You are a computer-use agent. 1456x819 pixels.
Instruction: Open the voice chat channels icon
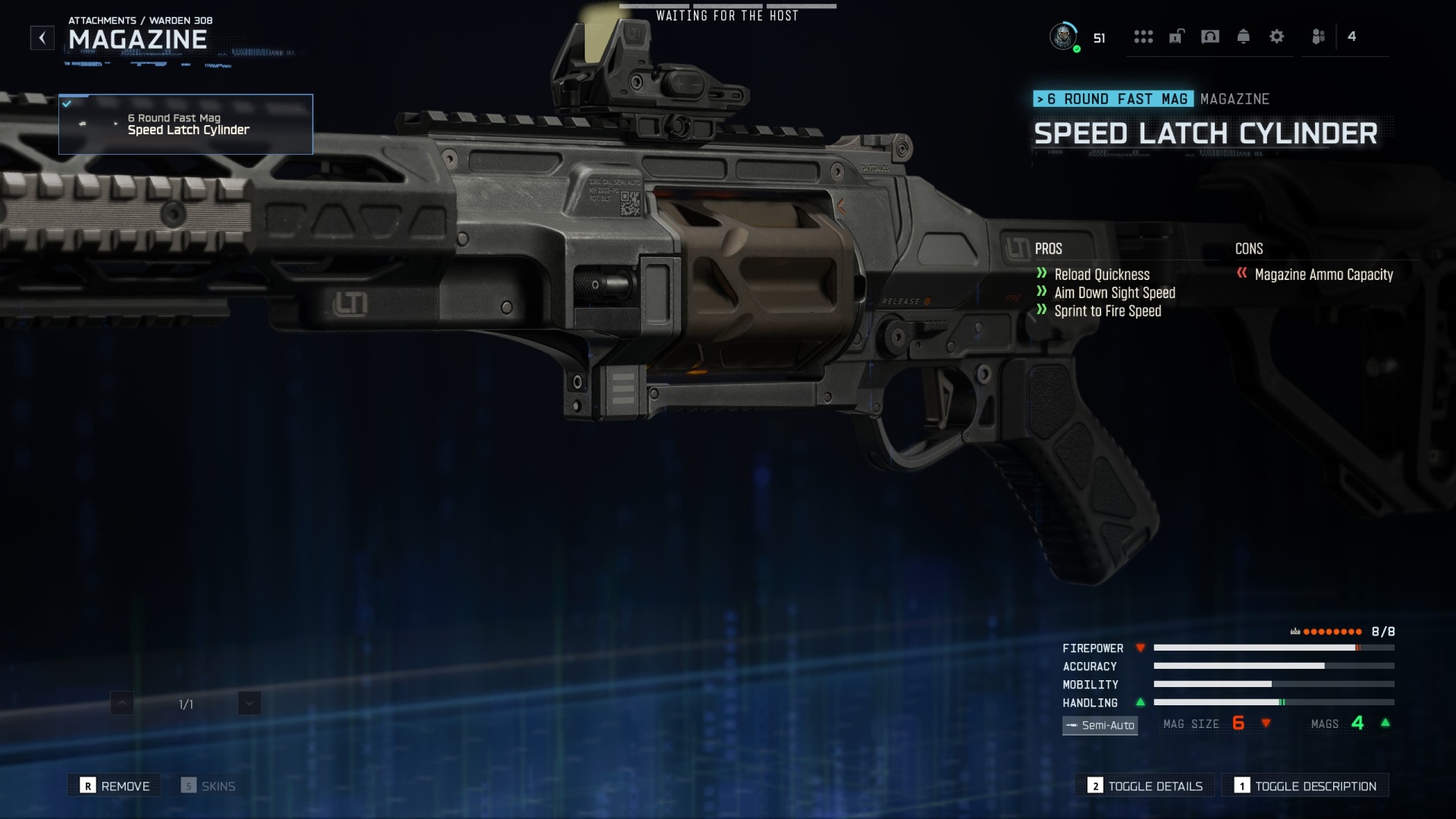click(1210, 36)
